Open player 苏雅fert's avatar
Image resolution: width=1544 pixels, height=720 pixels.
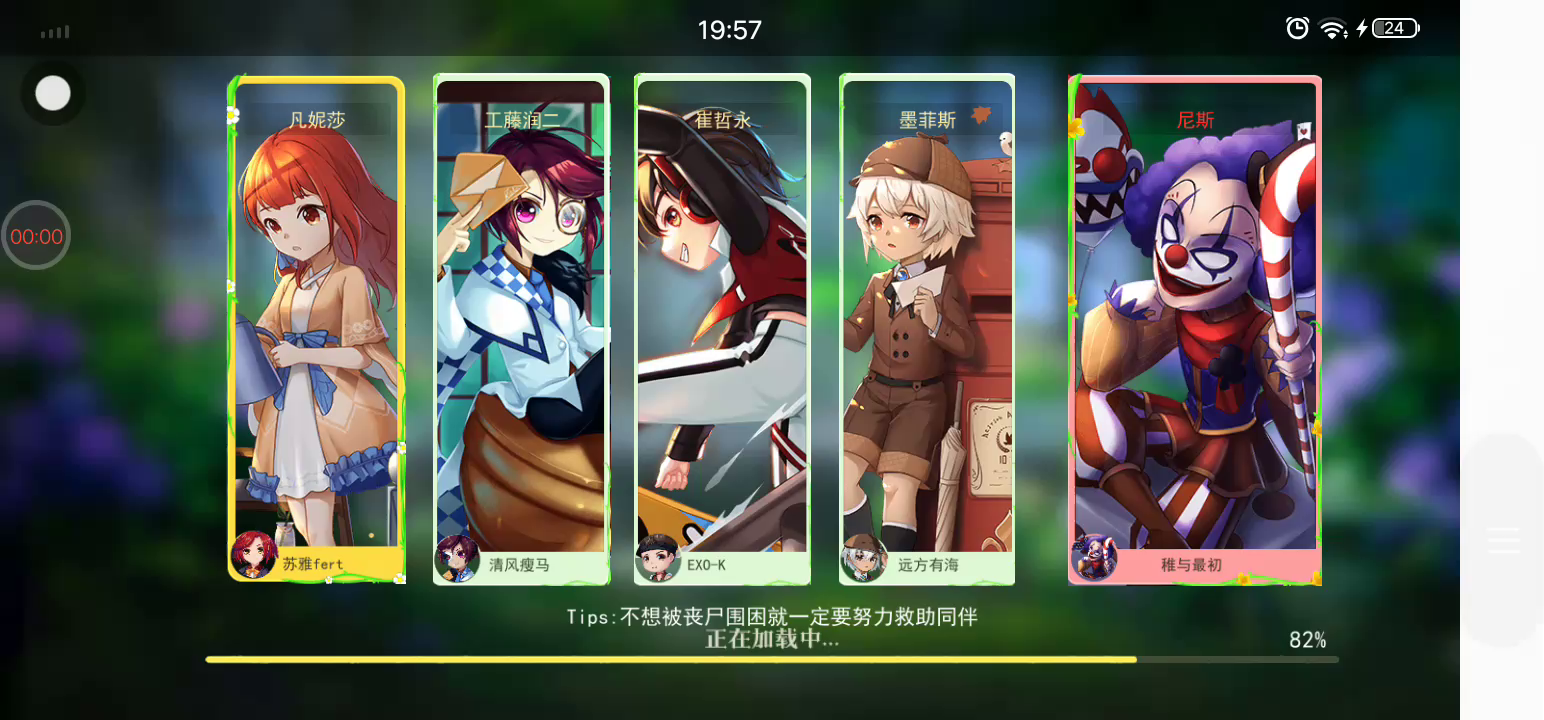coord(253,554)
